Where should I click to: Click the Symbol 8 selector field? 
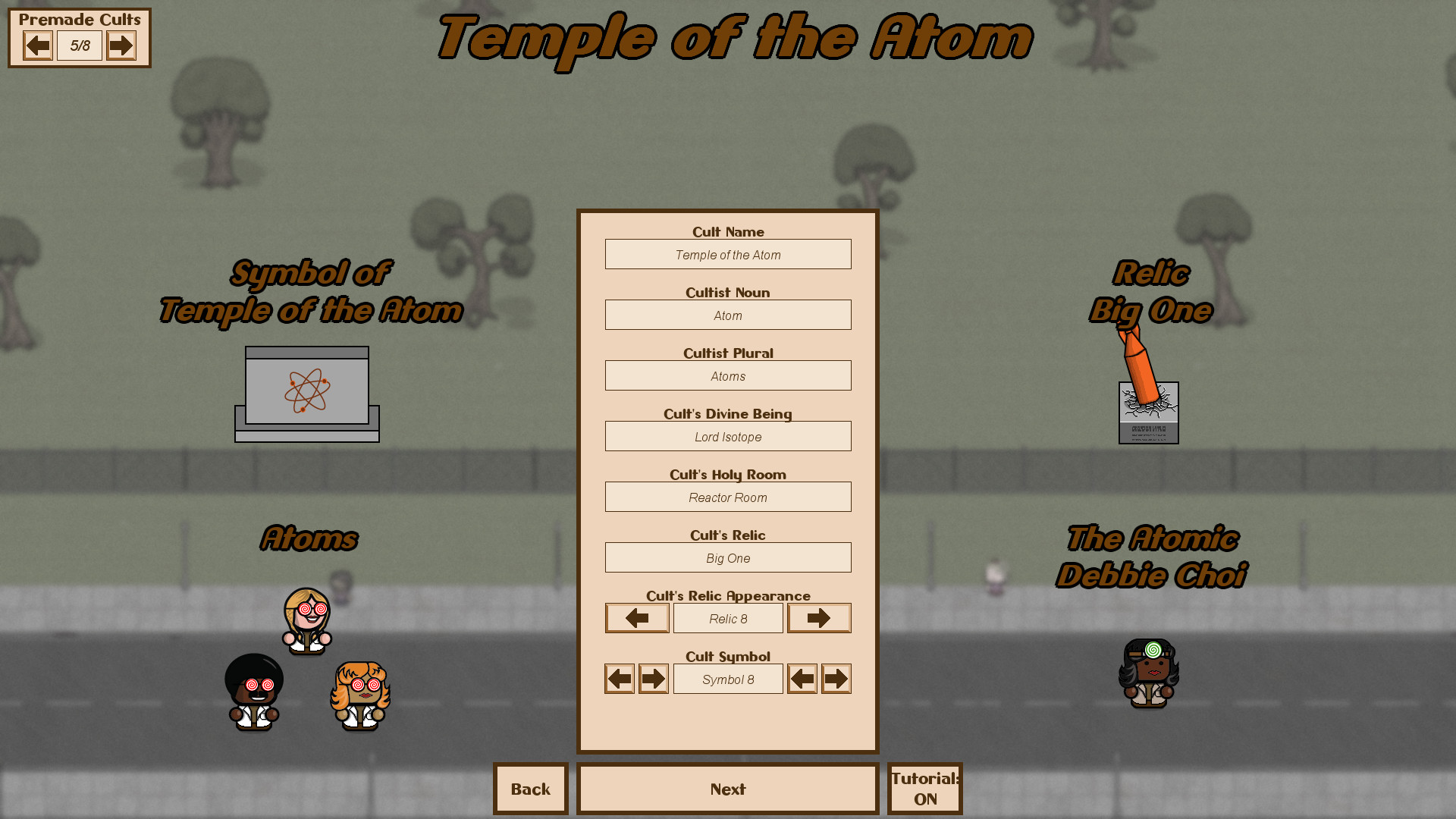pos(727,678)
